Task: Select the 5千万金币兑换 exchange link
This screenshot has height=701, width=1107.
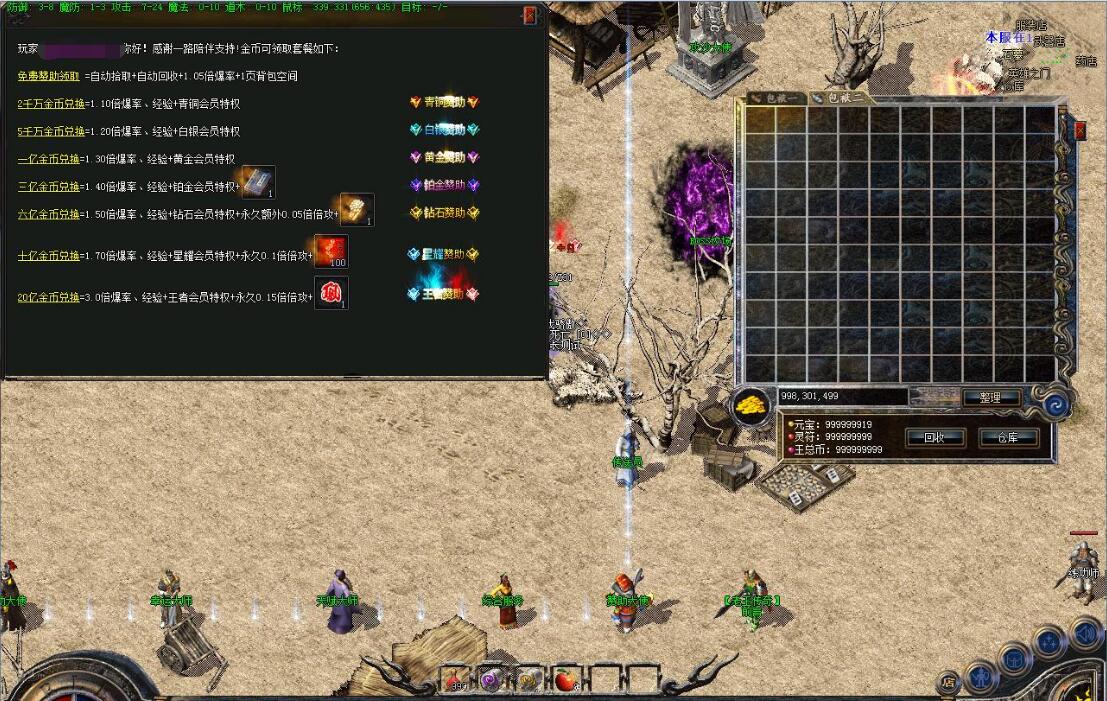Action: (x=49, y=131)
